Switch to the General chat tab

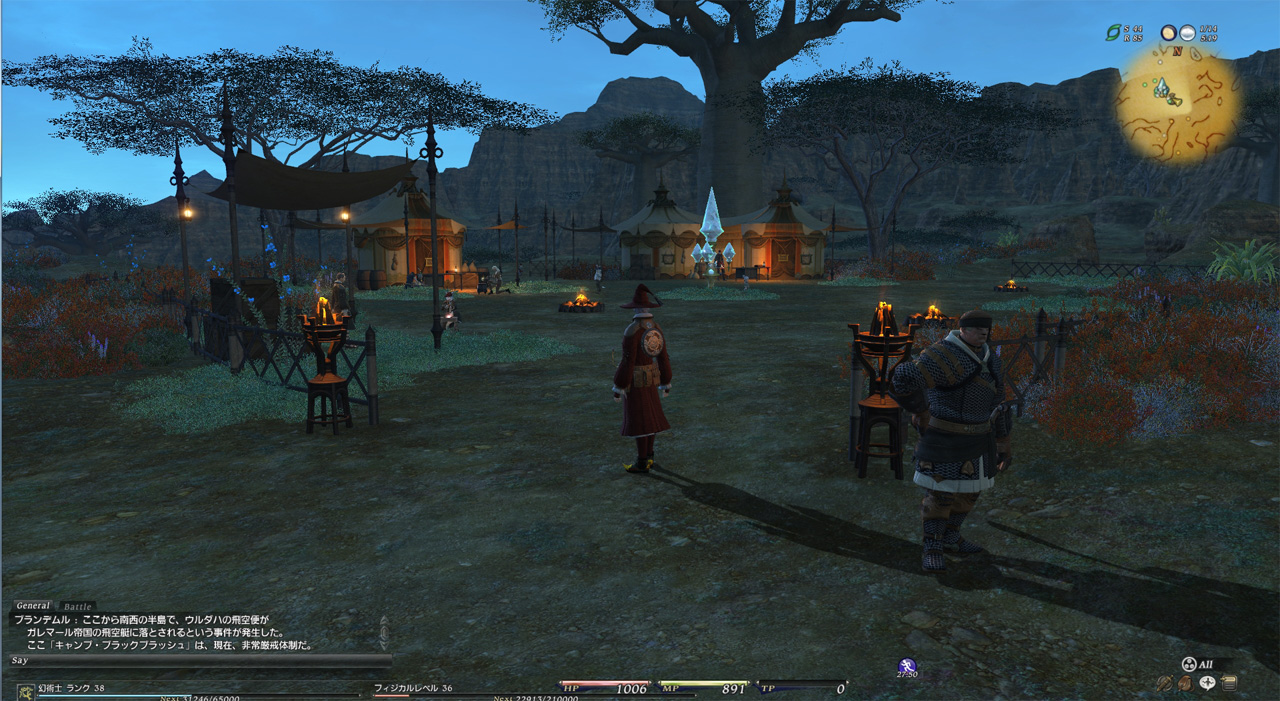(33, 606)
